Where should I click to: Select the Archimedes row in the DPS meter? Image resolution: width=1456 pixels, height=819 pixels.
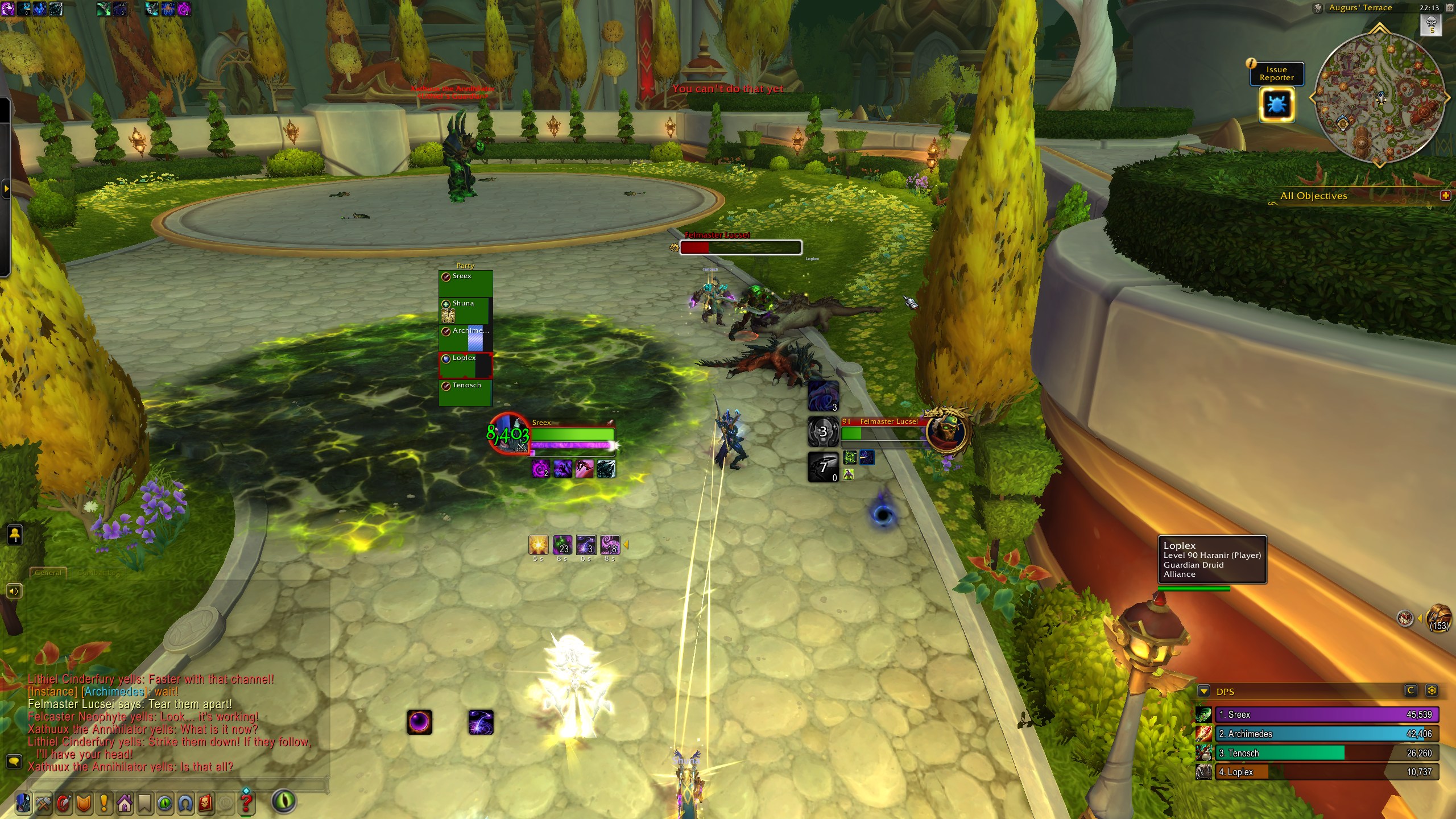[x=1326, y=734]
